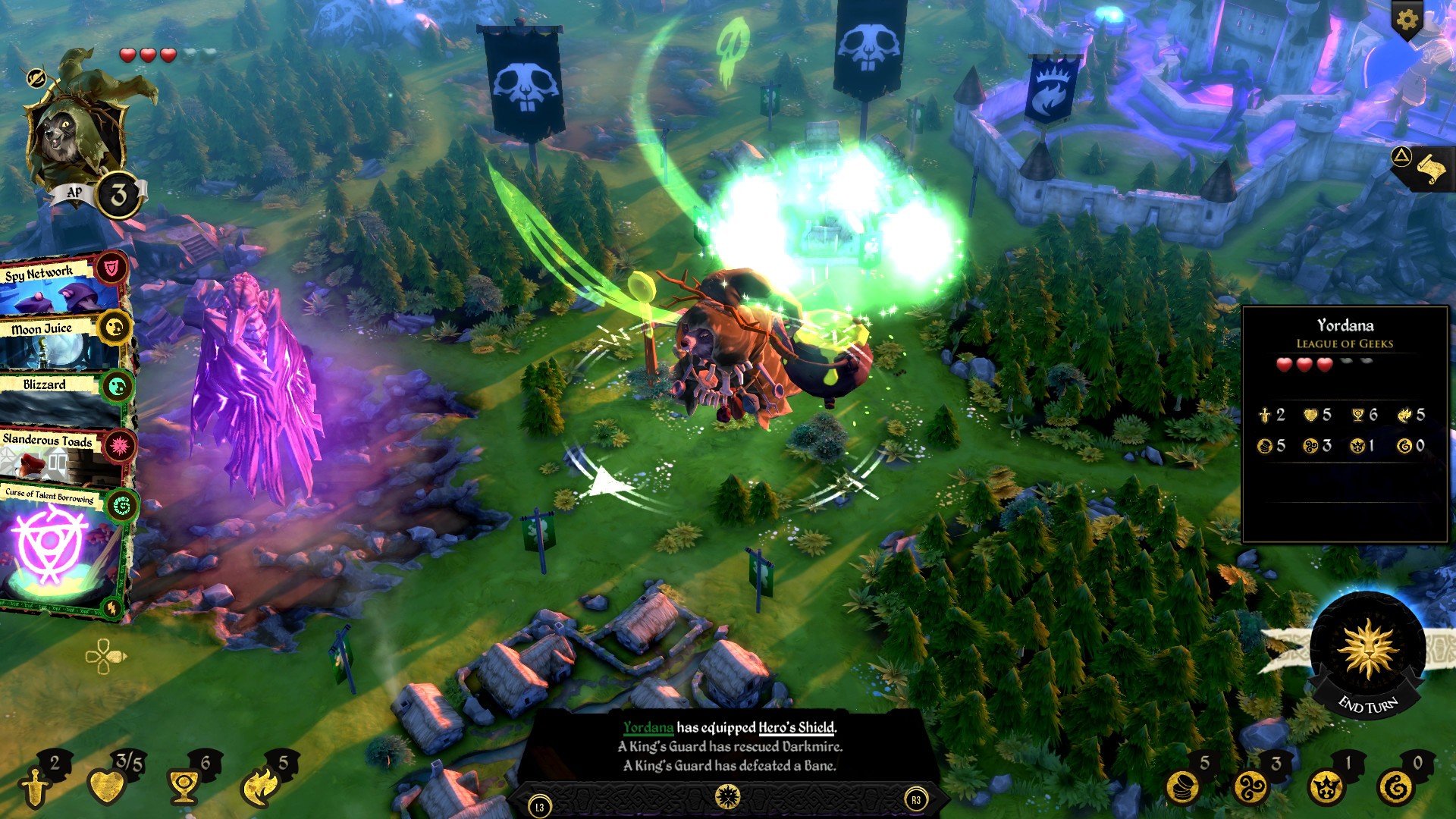Click the Hero's Shield link in the log
This screenshot has width=1456, height=819.
pyautogui.click(x=796, y=727)
